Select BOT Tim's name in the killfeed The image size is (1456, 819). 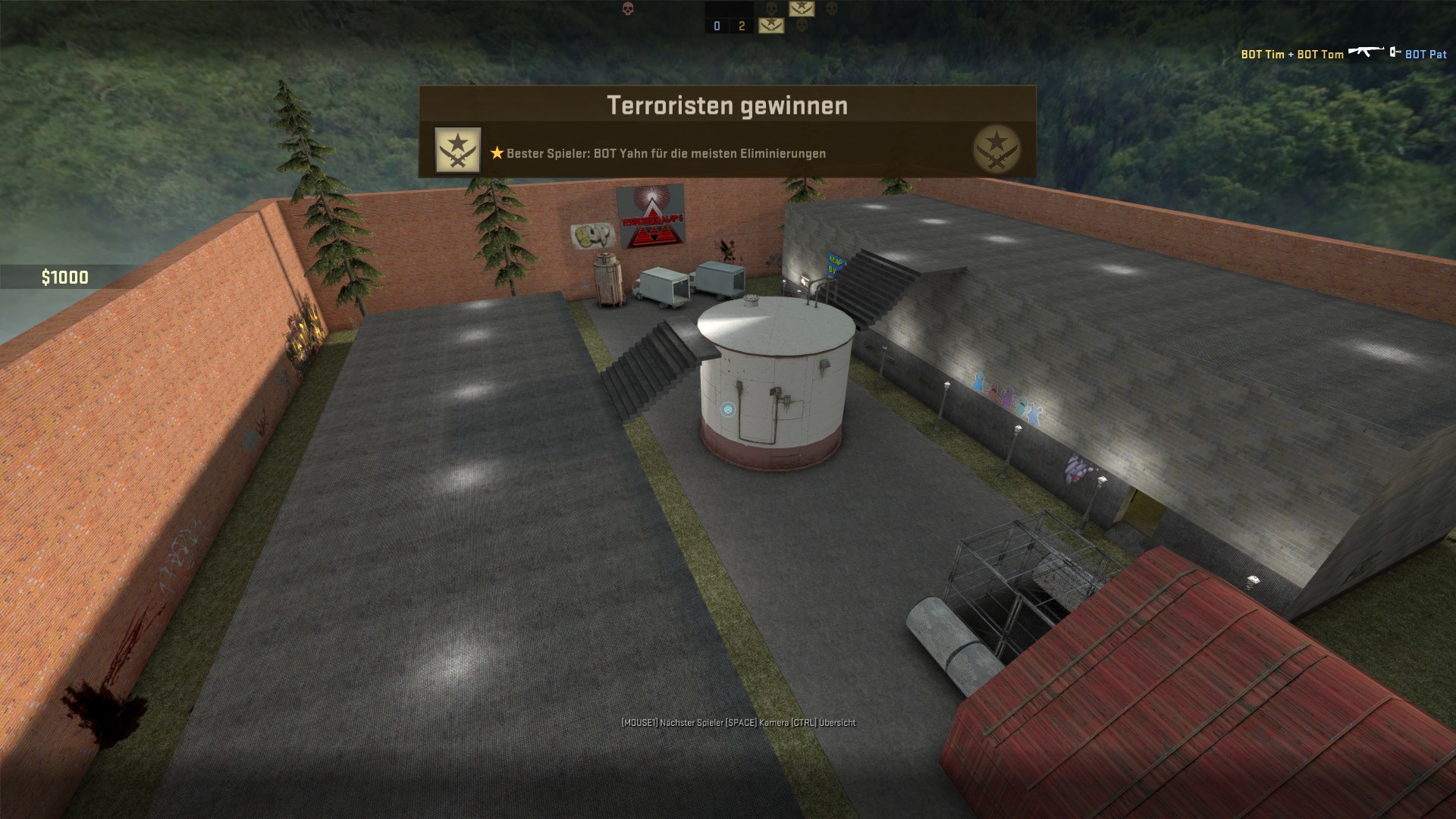1263,55
